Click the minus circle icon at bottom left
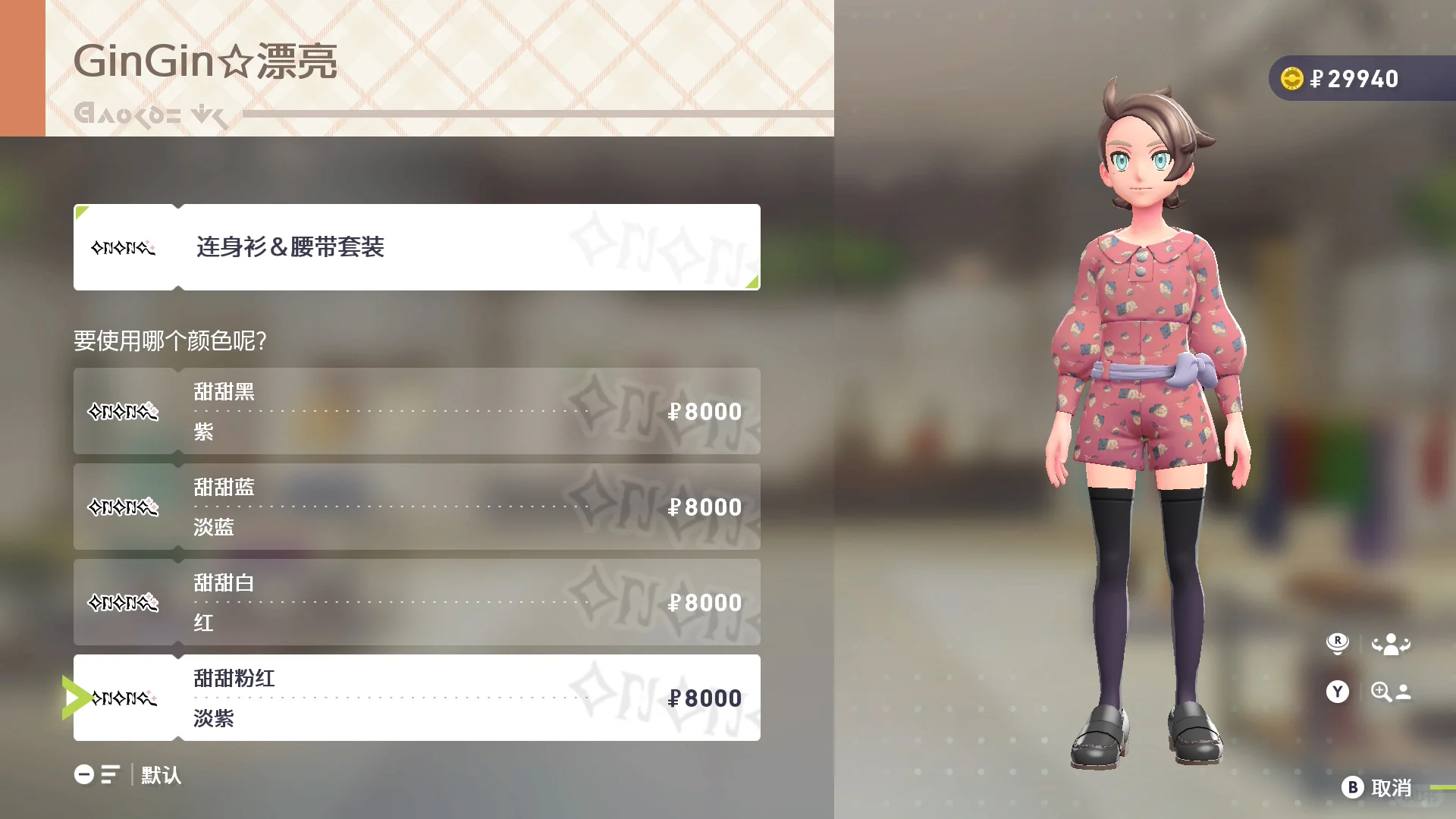 83,775
